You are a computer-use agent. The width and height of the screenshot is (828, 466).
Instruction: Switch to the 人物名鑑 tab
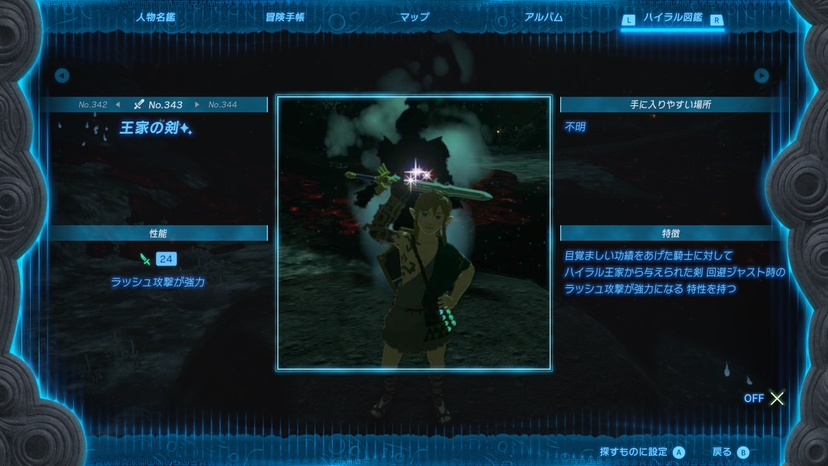[154, 17]
